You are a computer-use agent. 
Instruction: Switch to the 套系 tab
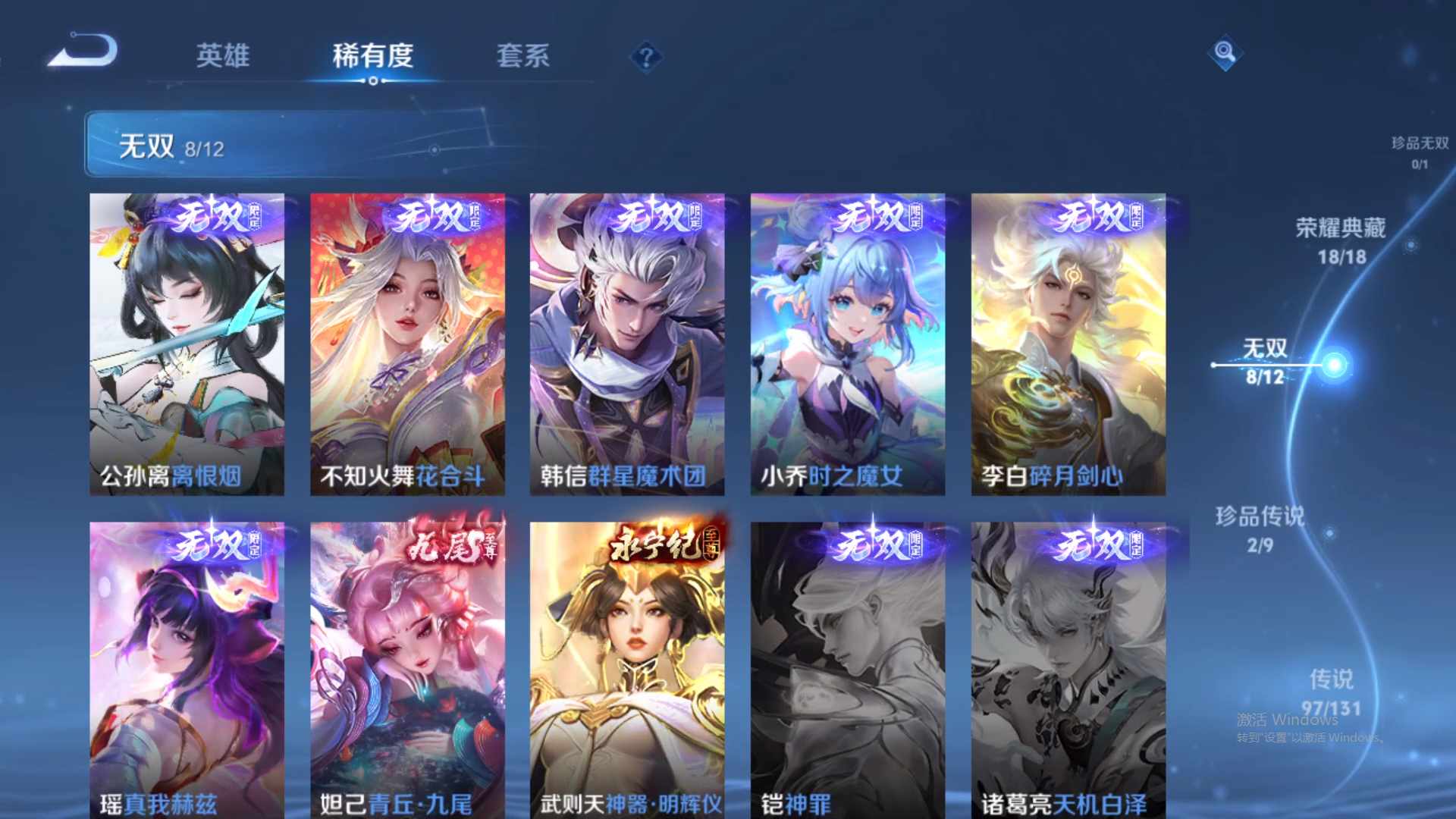[x=523, y=57]
